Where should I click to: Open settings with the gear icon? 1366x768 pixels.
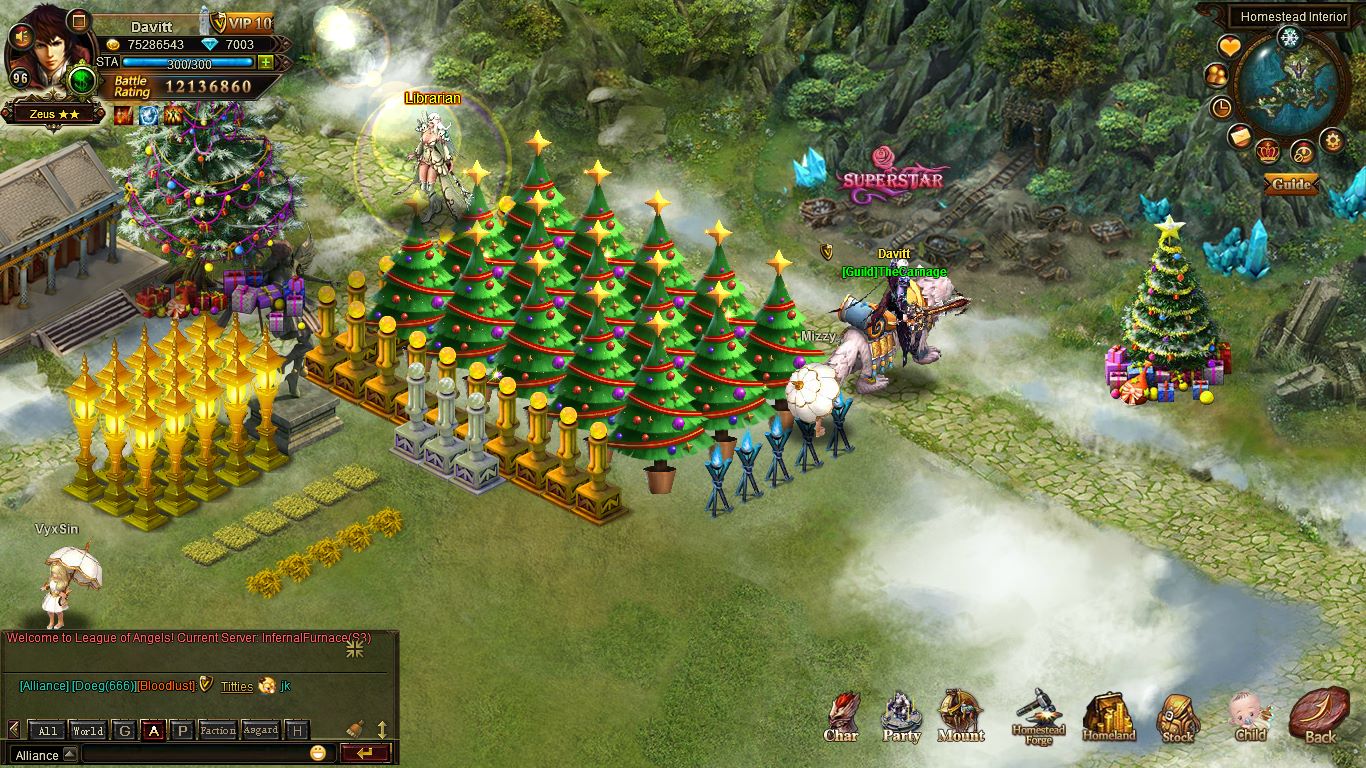1332,140
